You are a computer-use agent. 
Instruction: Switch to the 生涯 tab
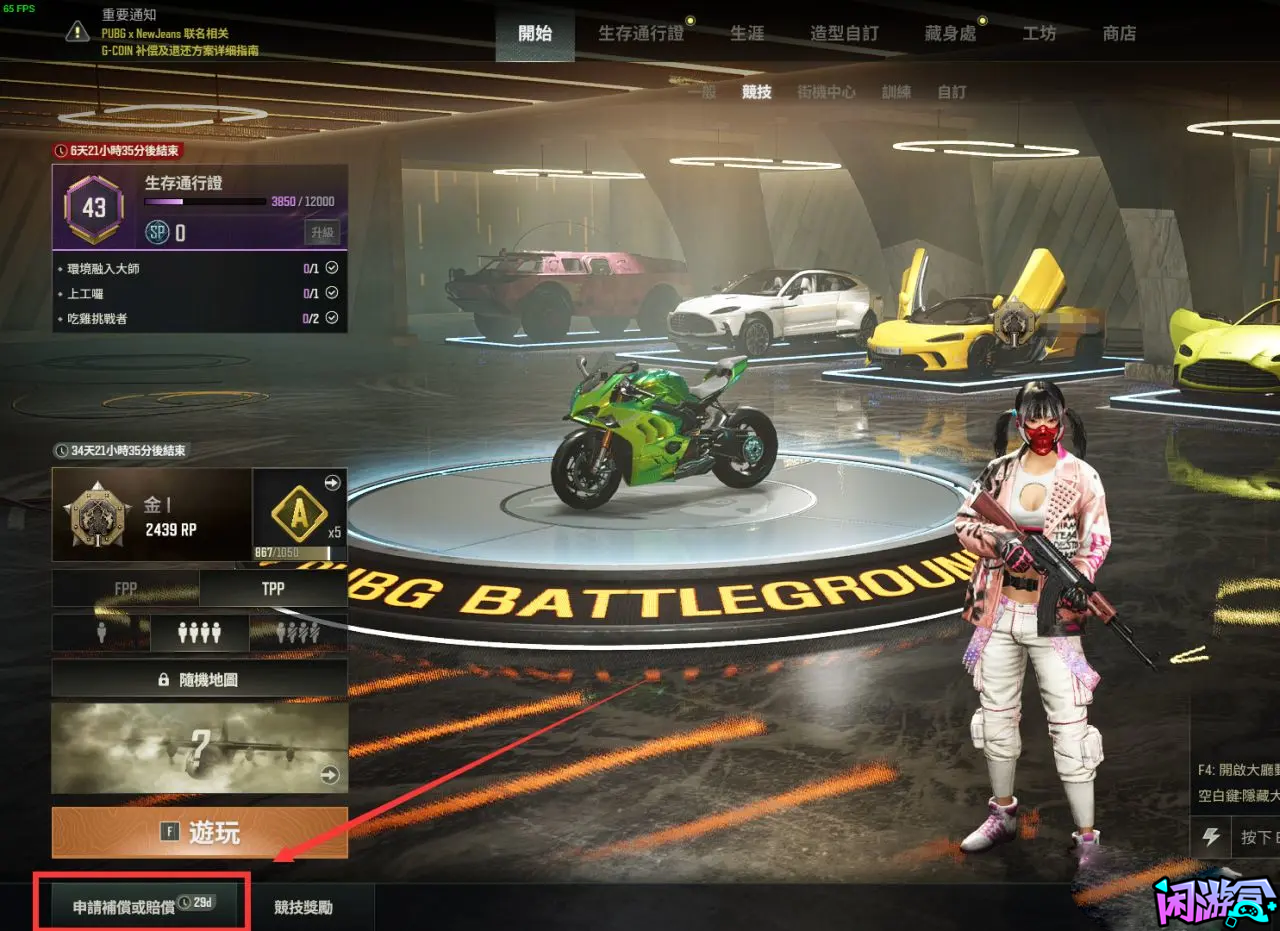[x=747, y=33]
